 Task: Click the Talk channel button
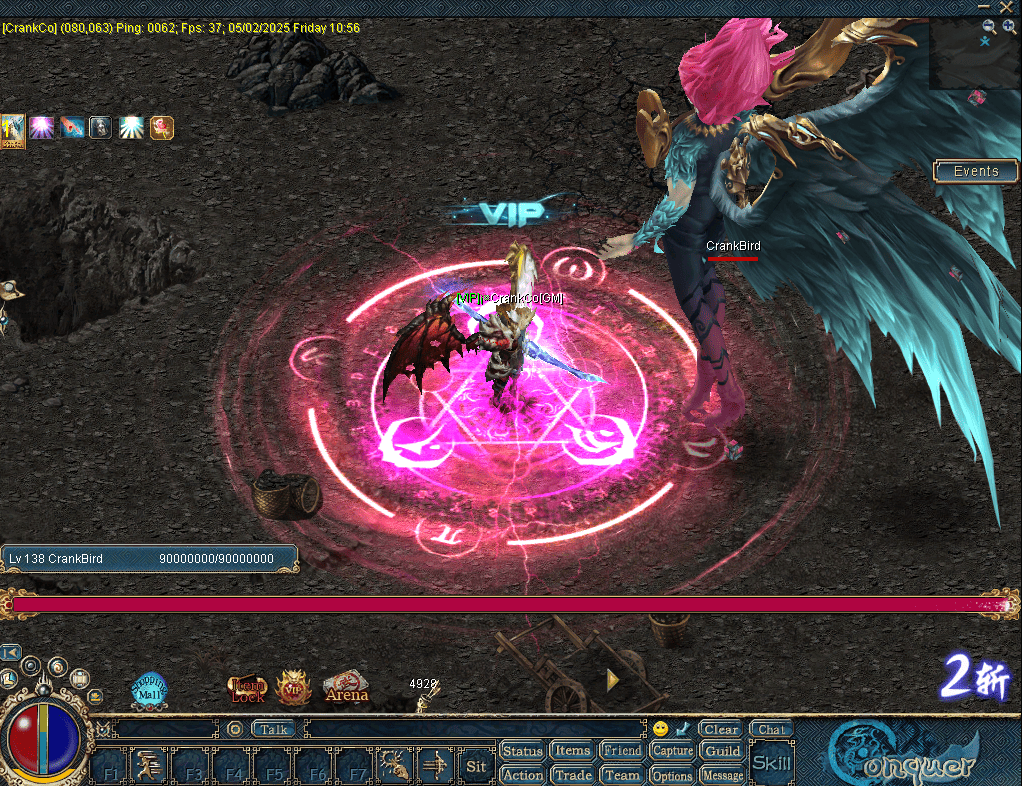point(274,729)
